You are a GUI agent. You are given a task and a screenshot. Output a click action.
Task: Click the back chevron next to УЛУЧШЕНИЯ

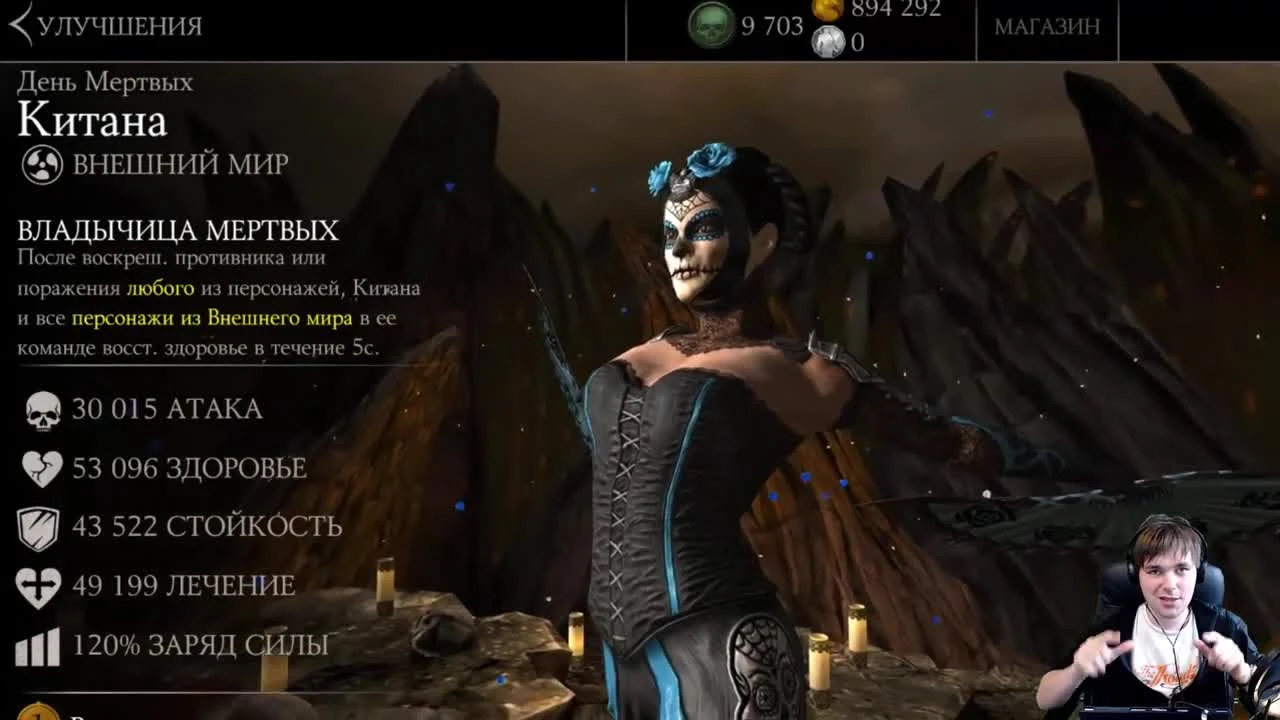point(18,26)
